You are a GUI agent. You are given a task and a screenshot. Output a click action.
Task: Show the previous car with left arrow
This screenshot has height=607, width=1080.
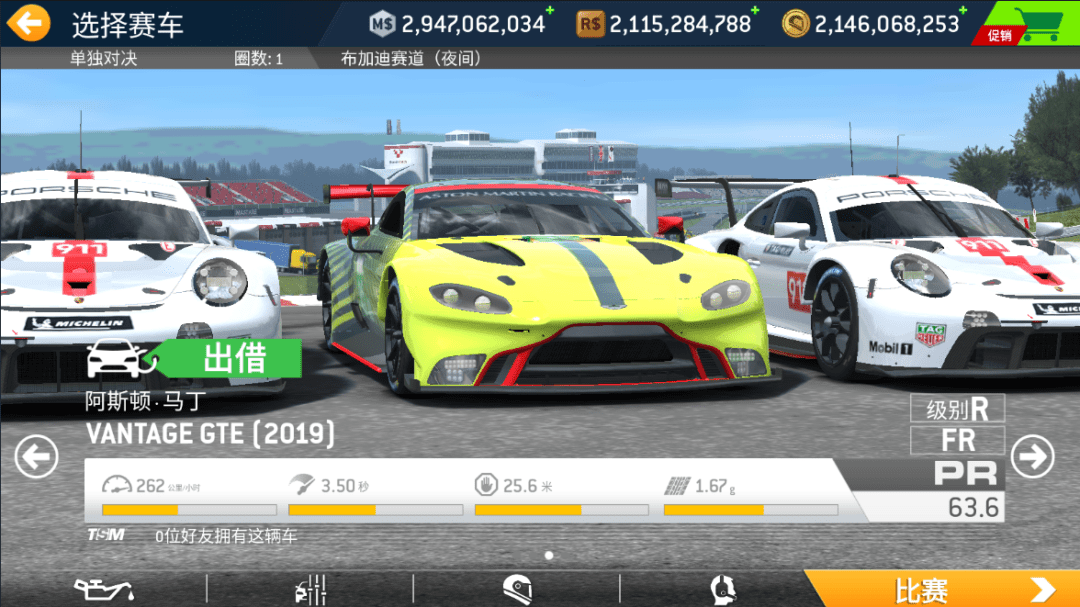[36, 458]
